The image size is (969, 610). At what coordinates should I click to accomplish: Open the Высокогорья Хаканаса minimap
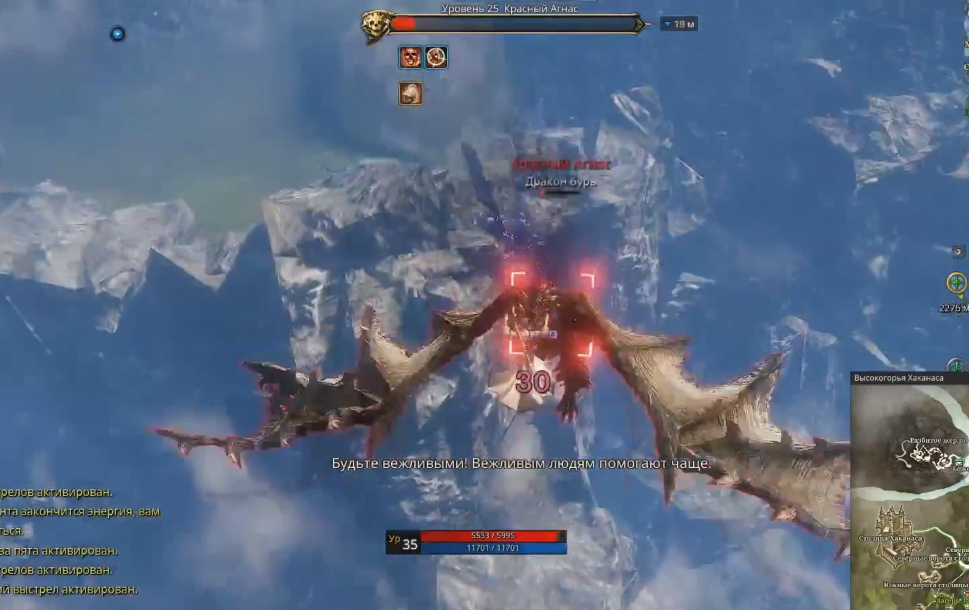(910, 490)
